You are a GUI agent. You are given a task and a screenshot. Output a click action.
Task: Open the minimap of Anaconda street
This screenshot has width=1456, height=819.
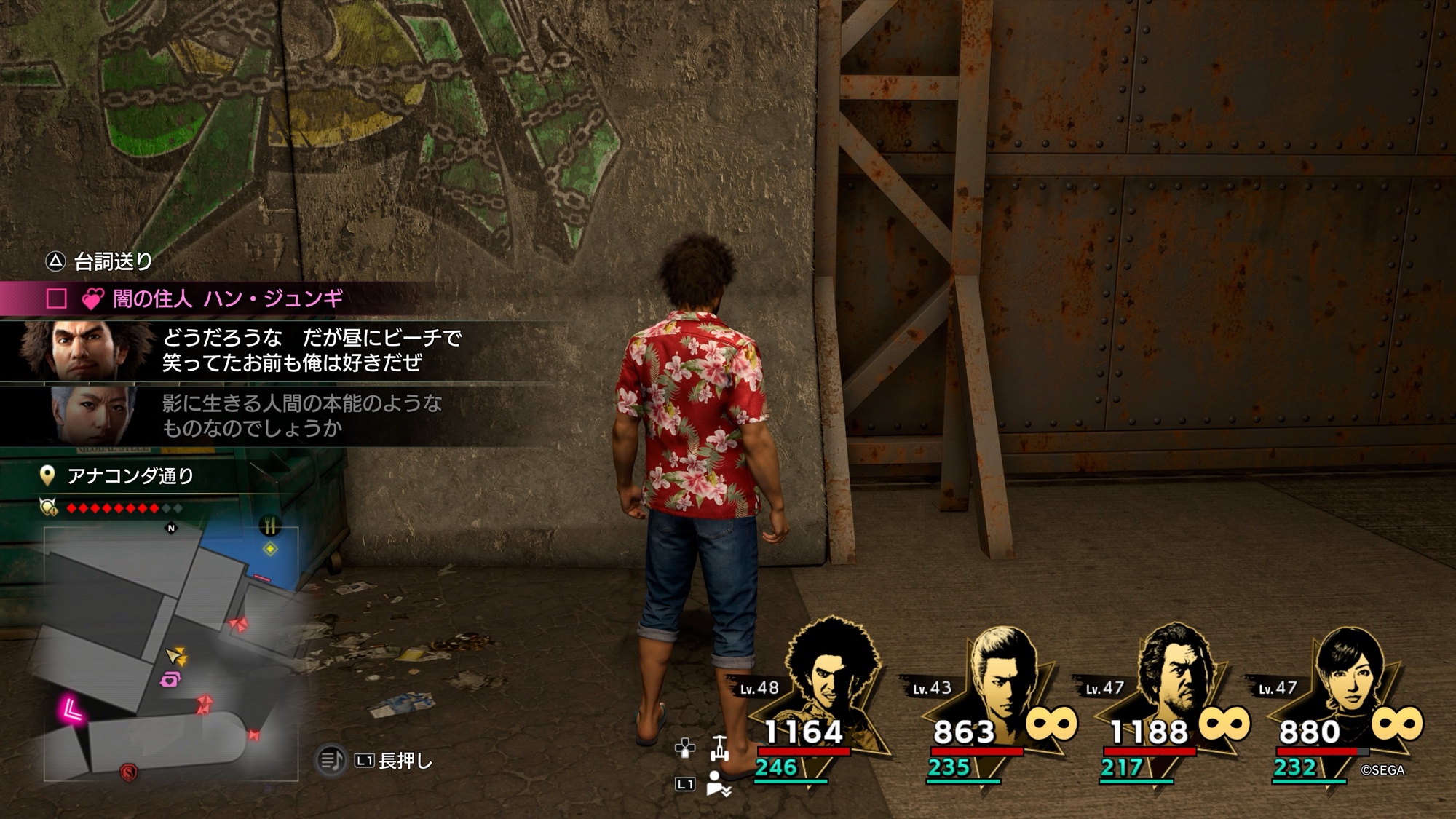tap(171, 653)
